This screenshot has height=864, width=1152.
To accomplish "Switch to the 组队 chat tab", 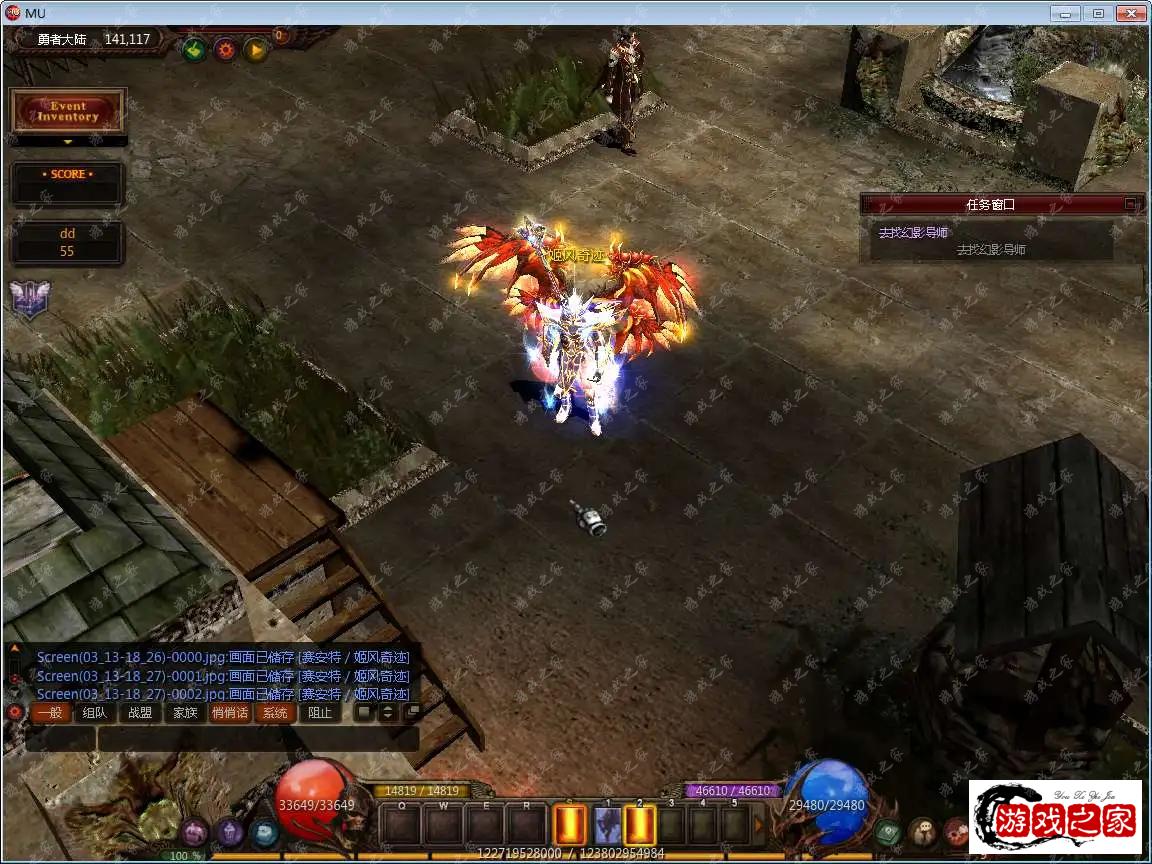I will 95,713.
